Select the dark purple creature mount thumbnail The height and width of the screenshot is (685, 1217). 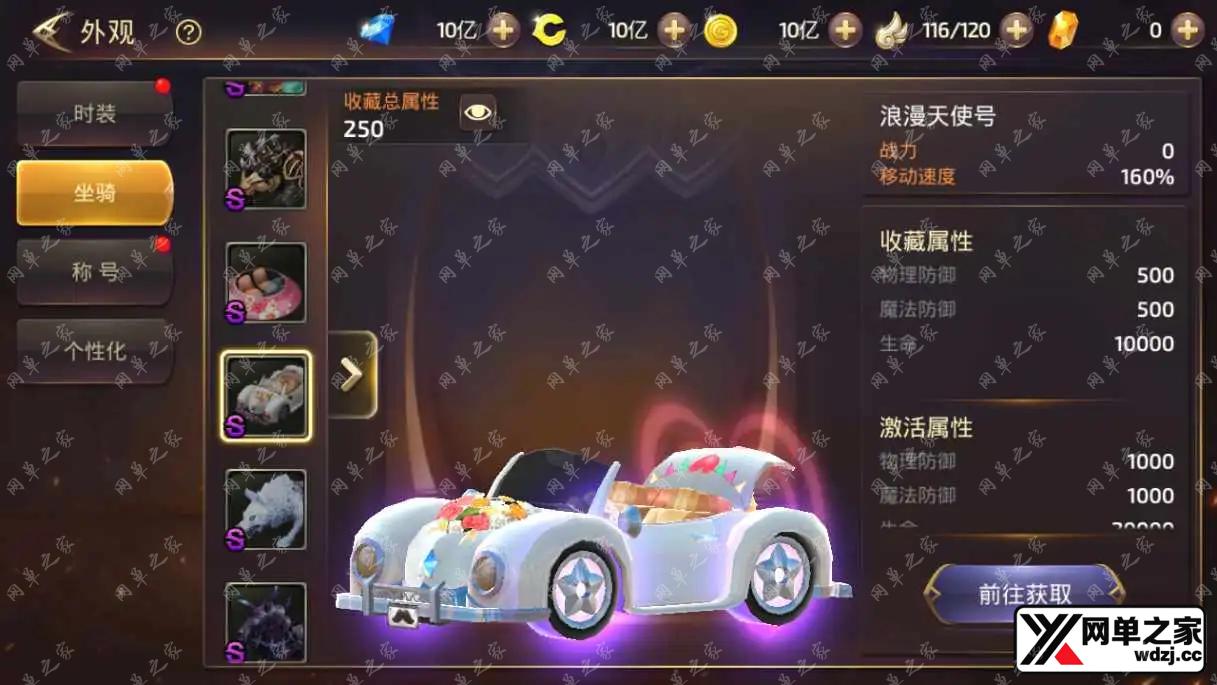pyautogui.click(x=266, y=622)
